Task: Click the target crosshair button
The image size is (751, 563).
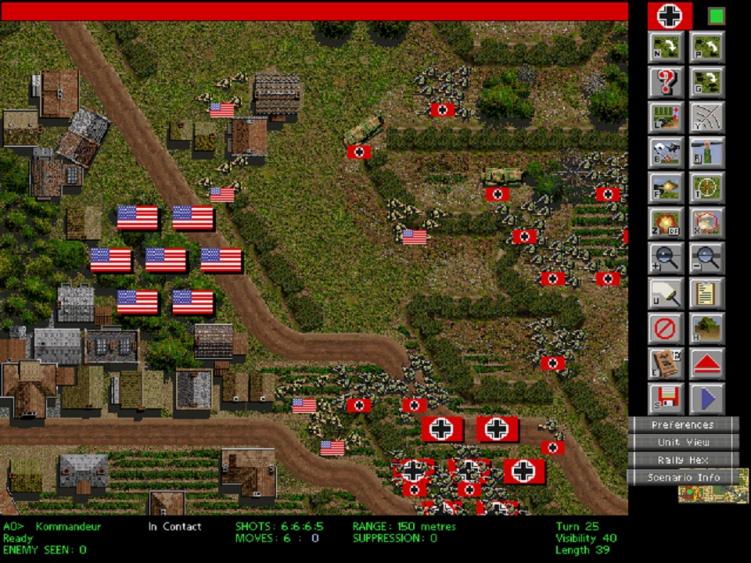Action: click(x=707, y=187)
